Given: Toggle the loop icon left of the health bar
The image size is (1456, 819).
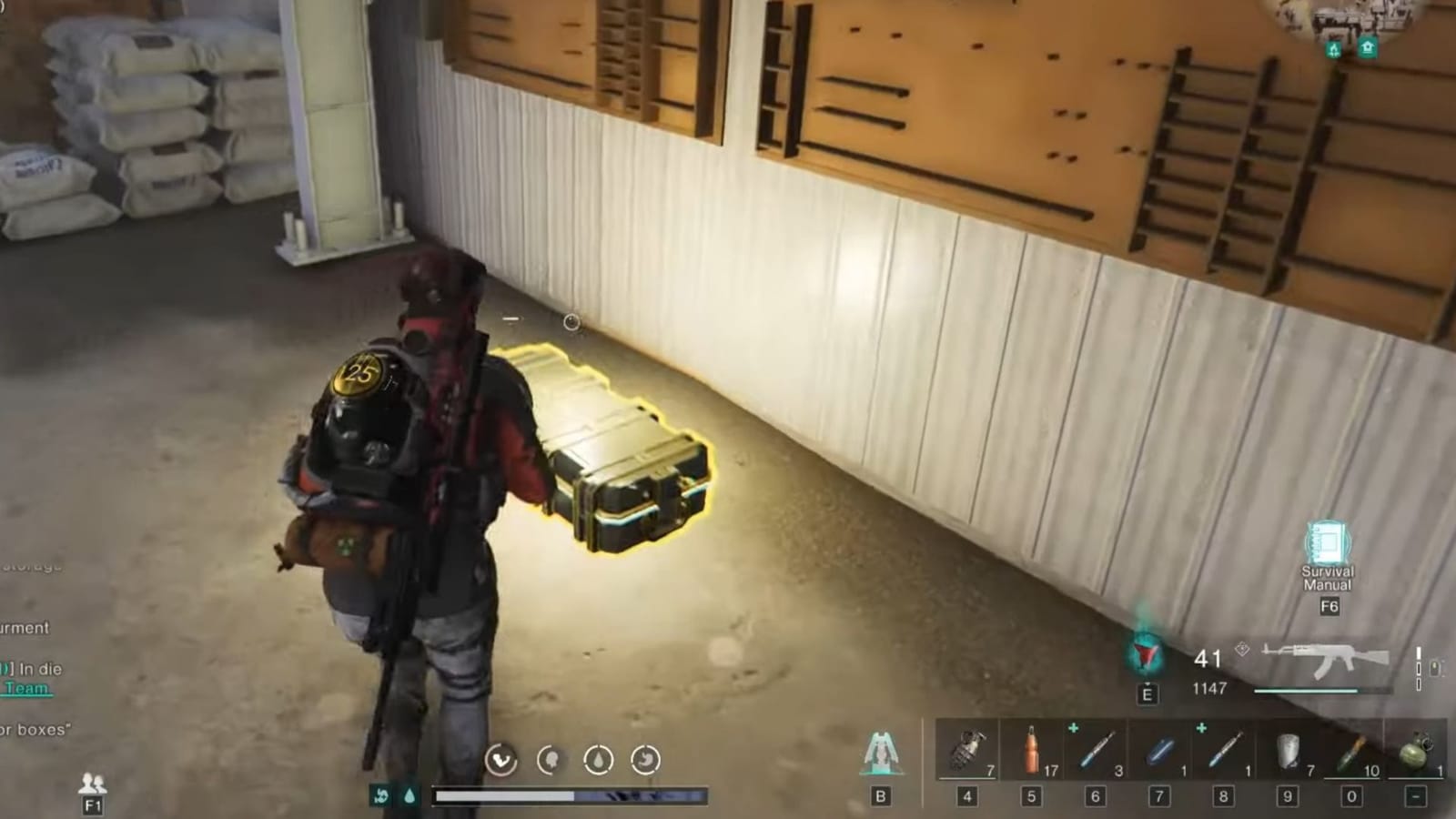Looking at the screenshot, I should tap(382, 794).
